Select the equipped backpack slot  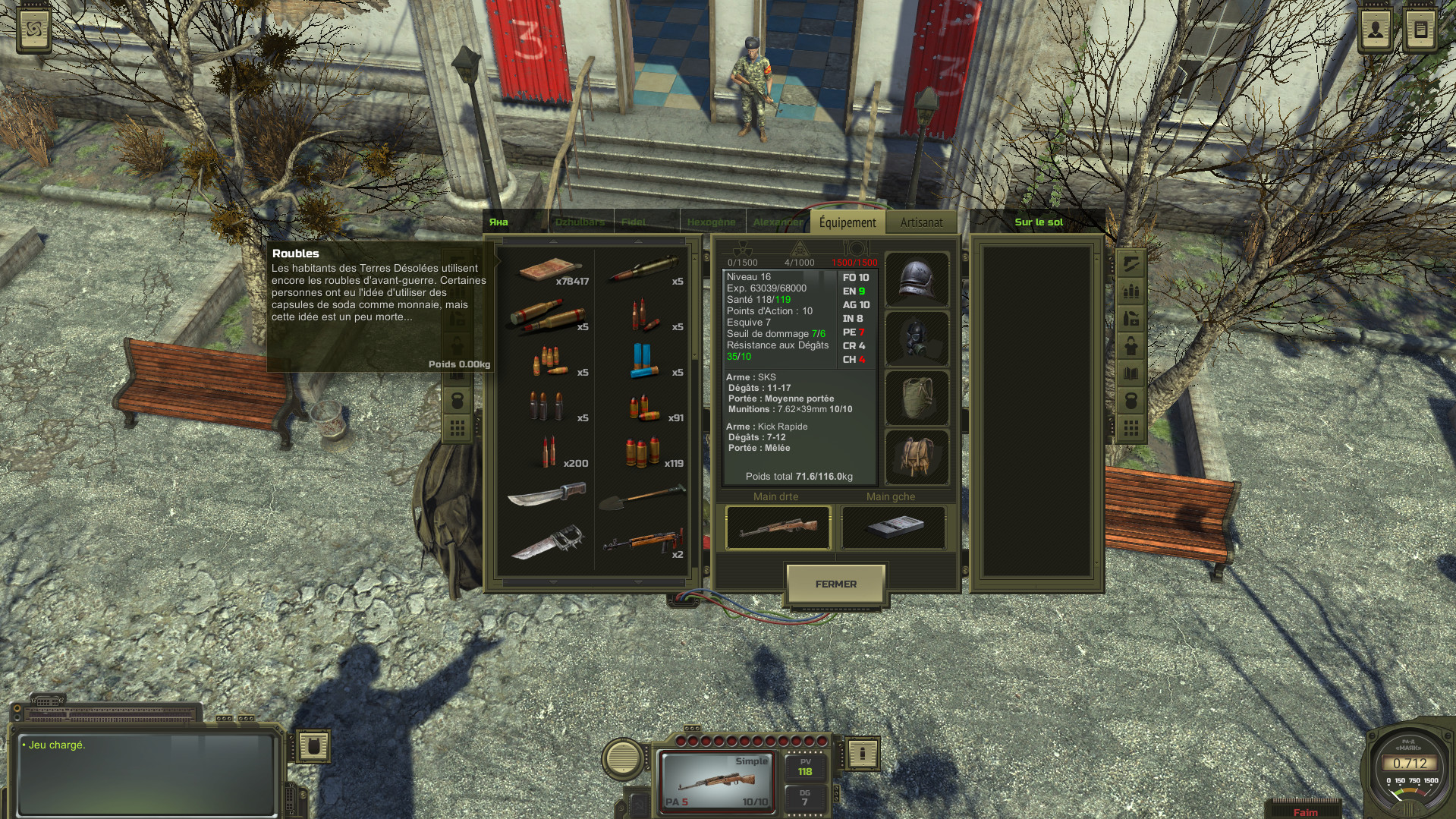pos(917,457)
